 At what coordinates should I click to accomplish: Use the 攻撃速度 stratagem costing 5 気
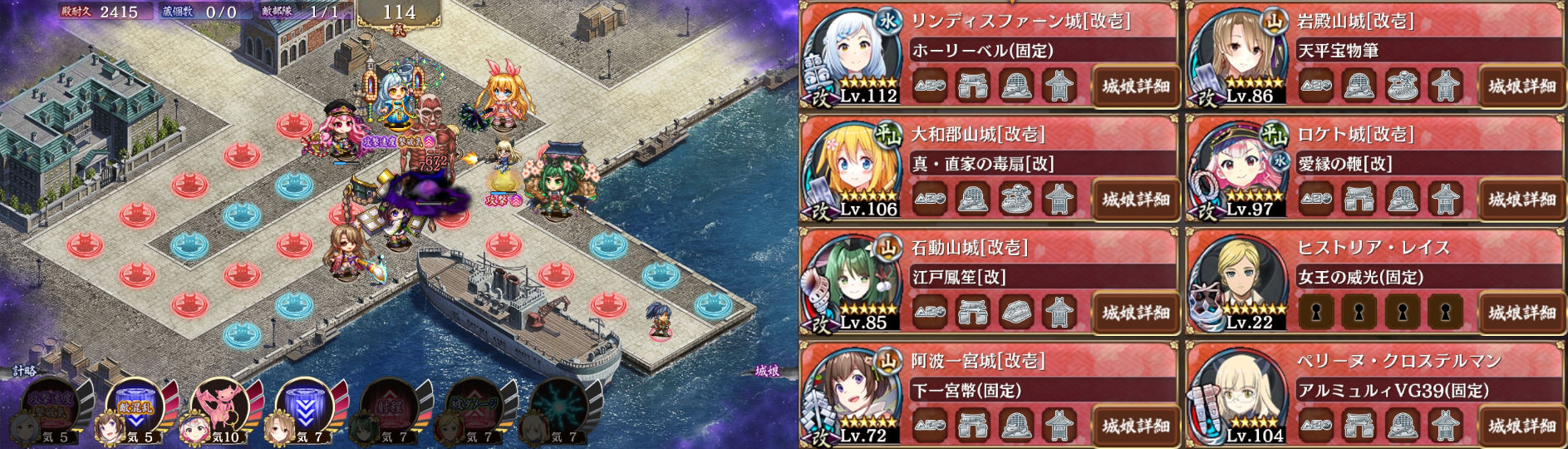pos(52,407)
